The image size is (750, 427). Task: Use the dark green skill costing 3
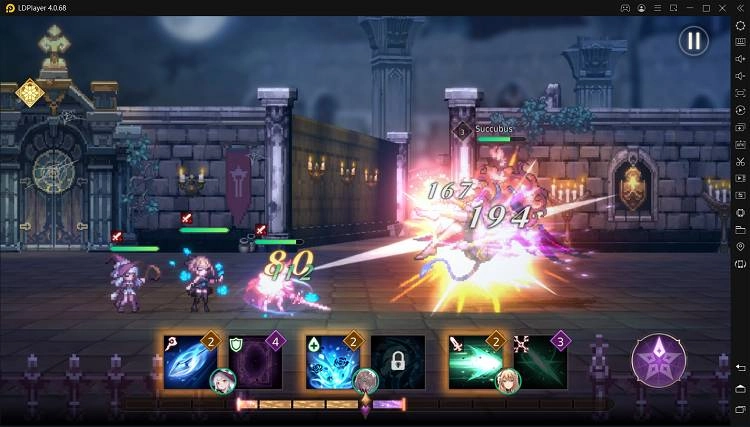(540, 361)
